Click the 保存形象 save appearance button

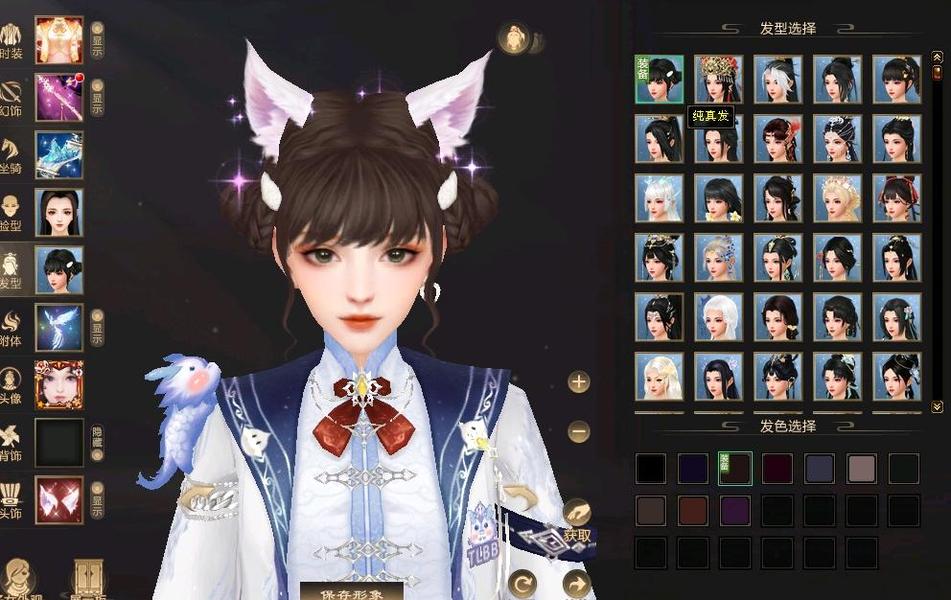(x=351, y=591)
